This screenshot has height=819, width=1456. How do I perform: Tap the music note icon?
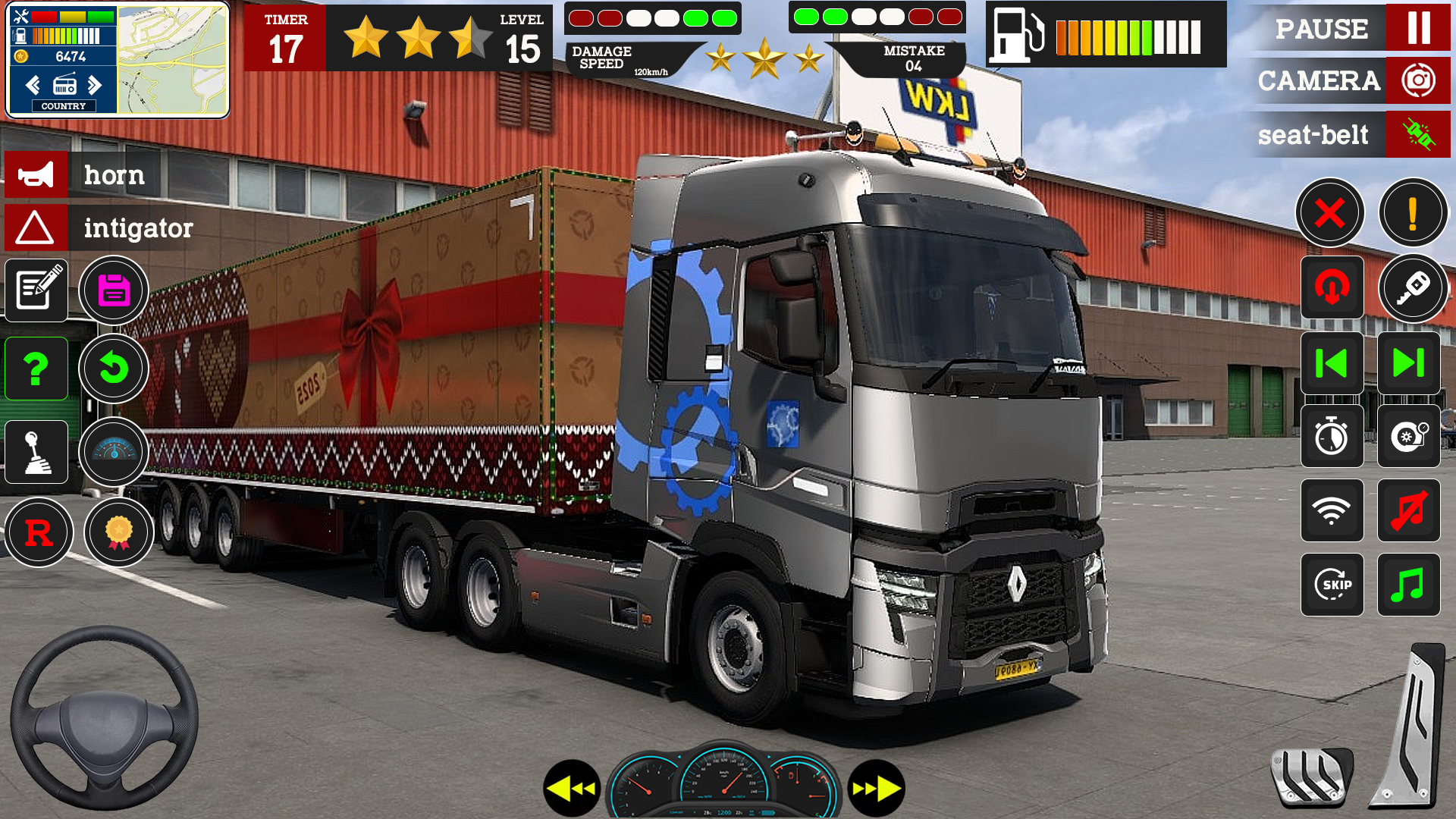(1408, 585)
